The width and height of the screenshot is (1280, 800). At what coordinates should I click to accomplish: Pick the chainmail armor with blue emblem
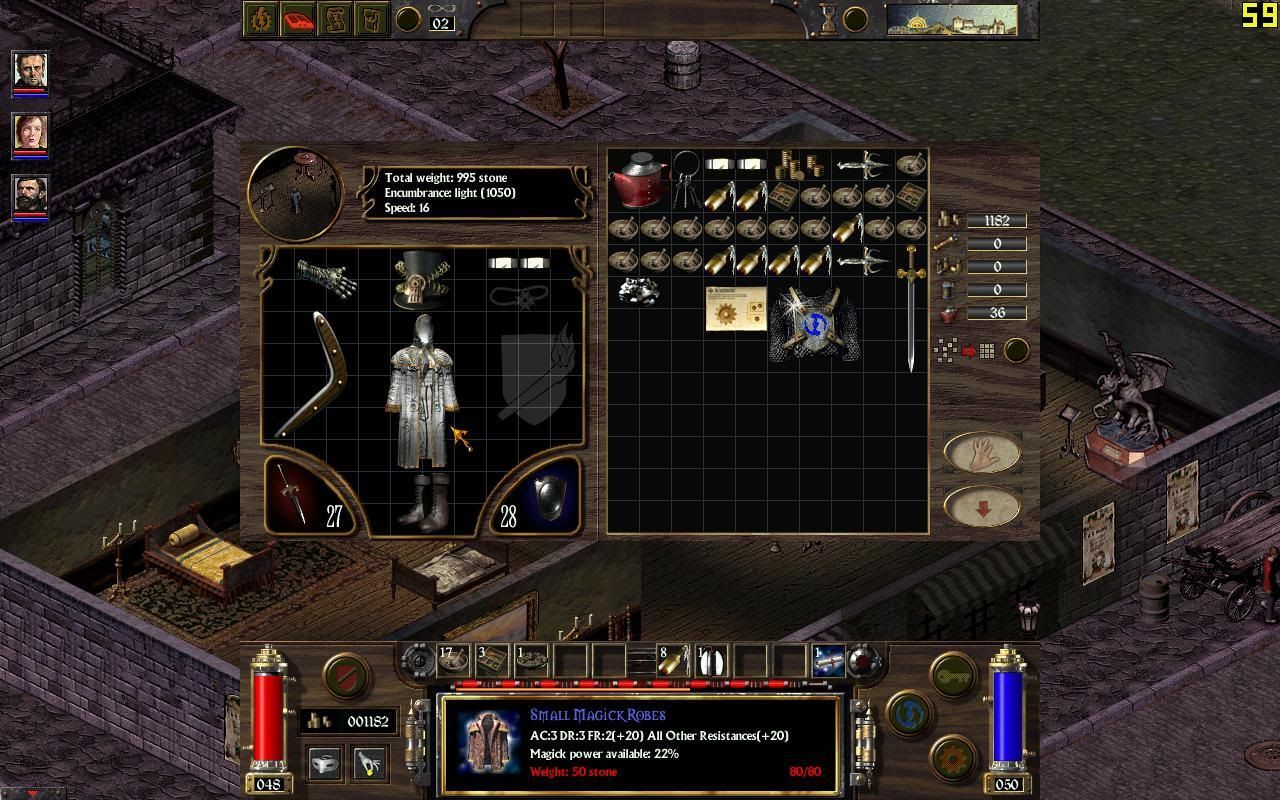[813, 322]
